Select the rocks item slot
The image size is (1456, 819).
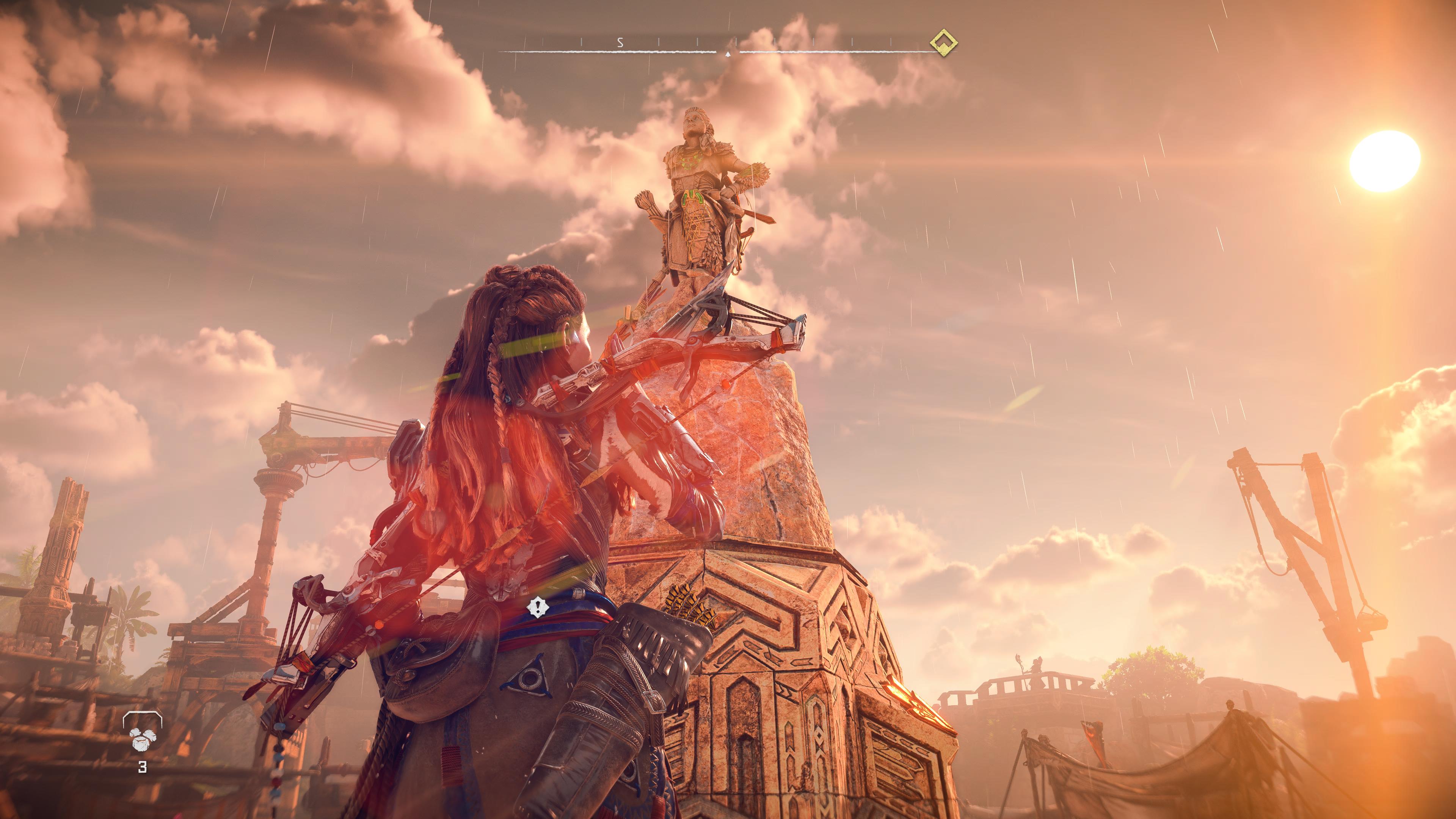(x=142, y=736)
